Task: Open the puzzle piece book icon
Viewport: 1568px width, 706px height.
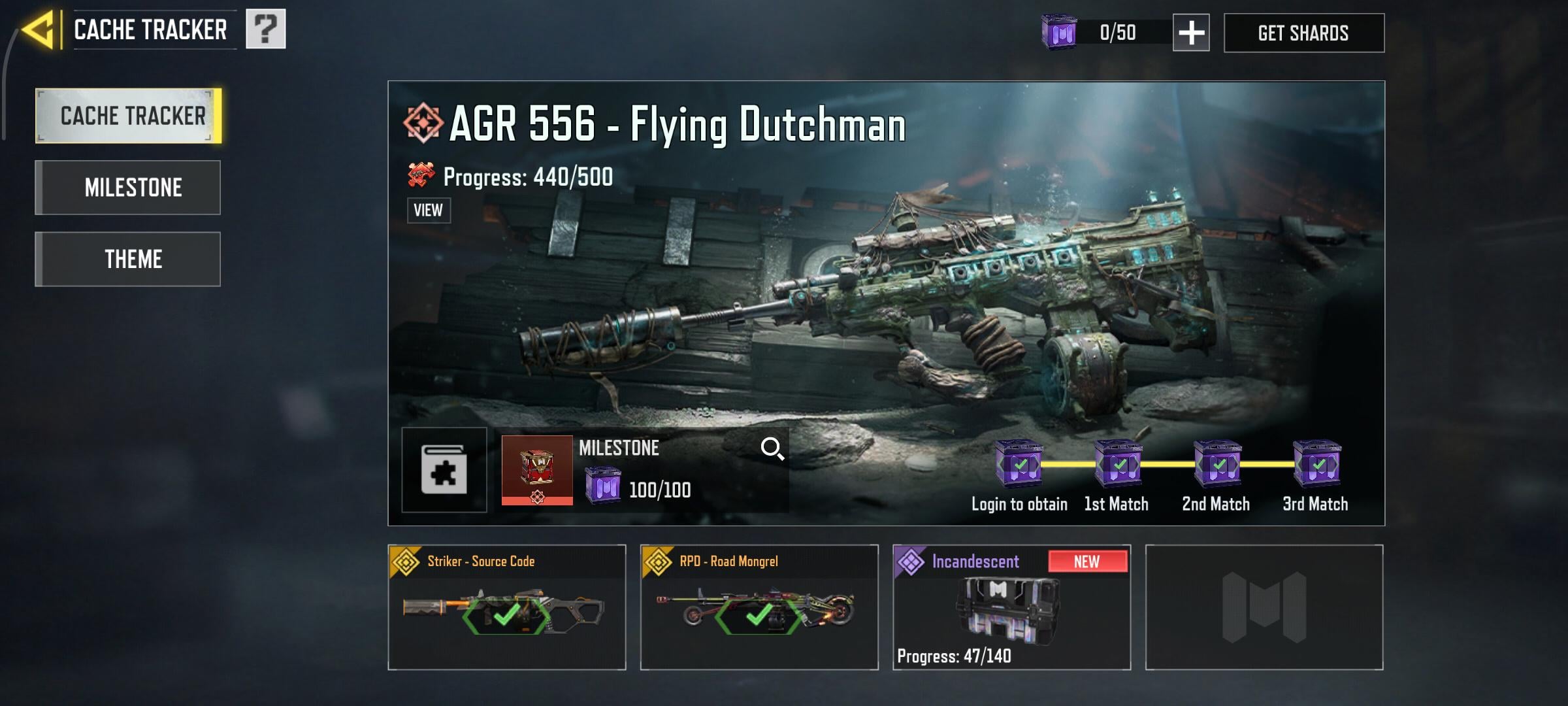Action: coord(444,469)
